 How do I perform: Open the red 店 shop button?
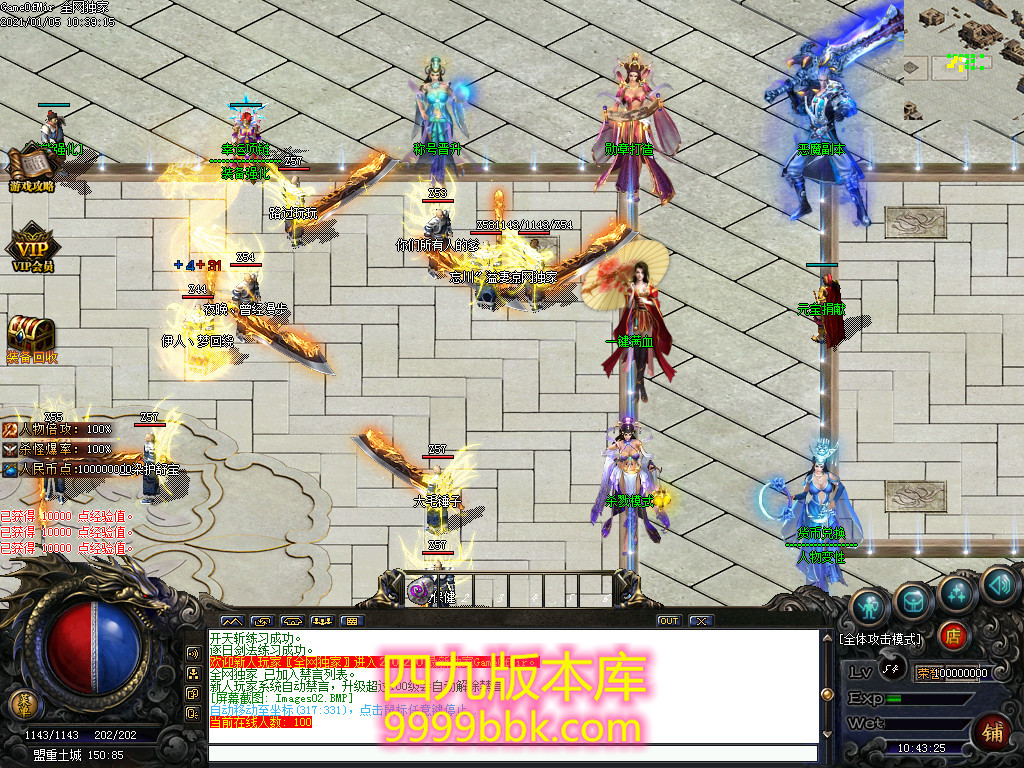tap(953, 636)
